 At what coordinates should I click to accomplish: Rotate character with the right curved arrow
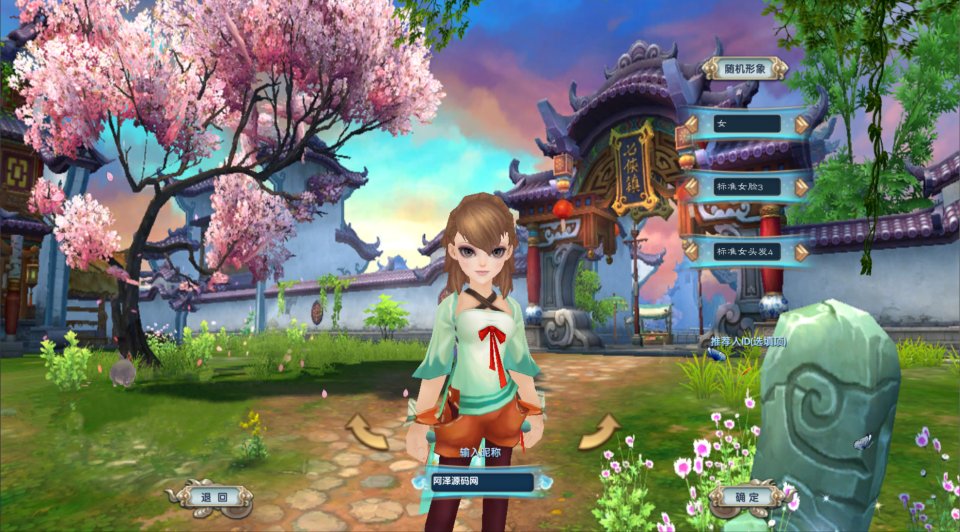coord(599,432)
